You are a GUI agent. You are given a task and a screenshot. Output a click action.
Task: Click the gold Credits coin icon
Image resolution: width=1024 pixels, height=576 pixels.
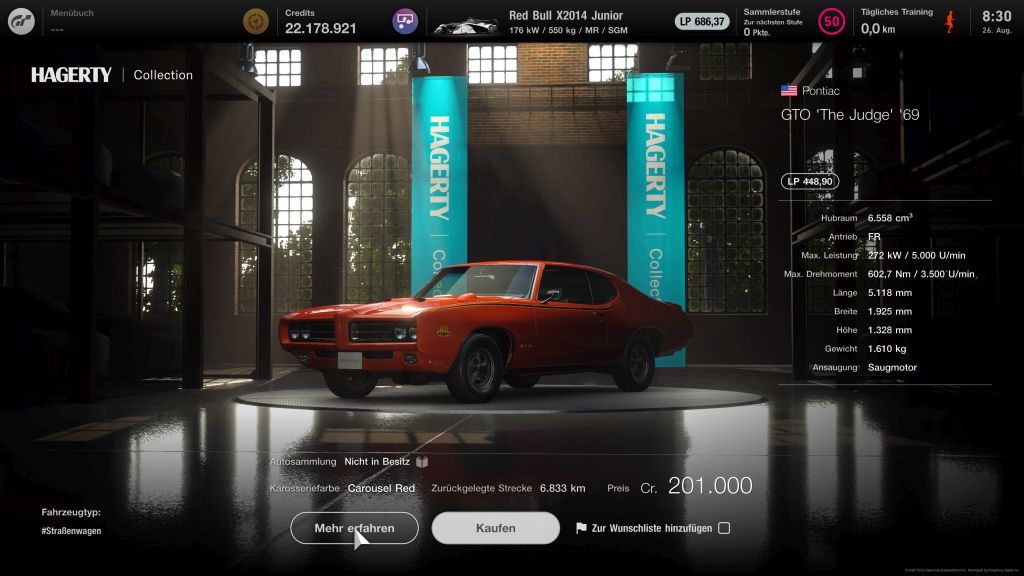[x=257, y=21]
